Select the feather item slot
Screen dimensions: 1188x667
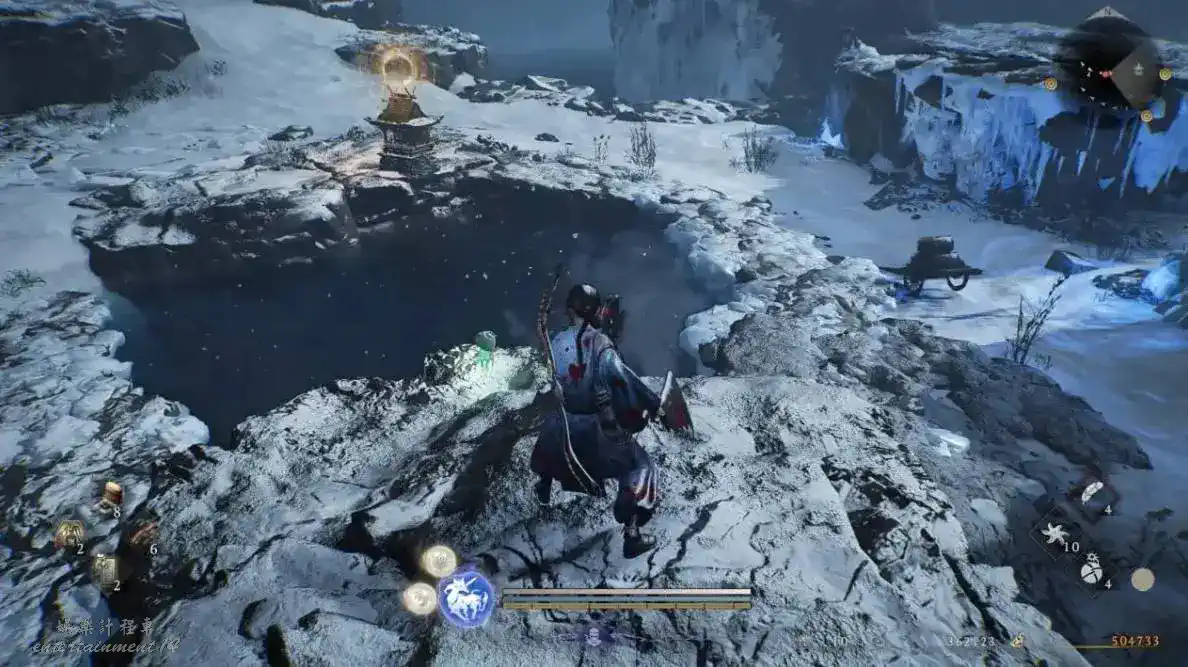[1093, 493]
